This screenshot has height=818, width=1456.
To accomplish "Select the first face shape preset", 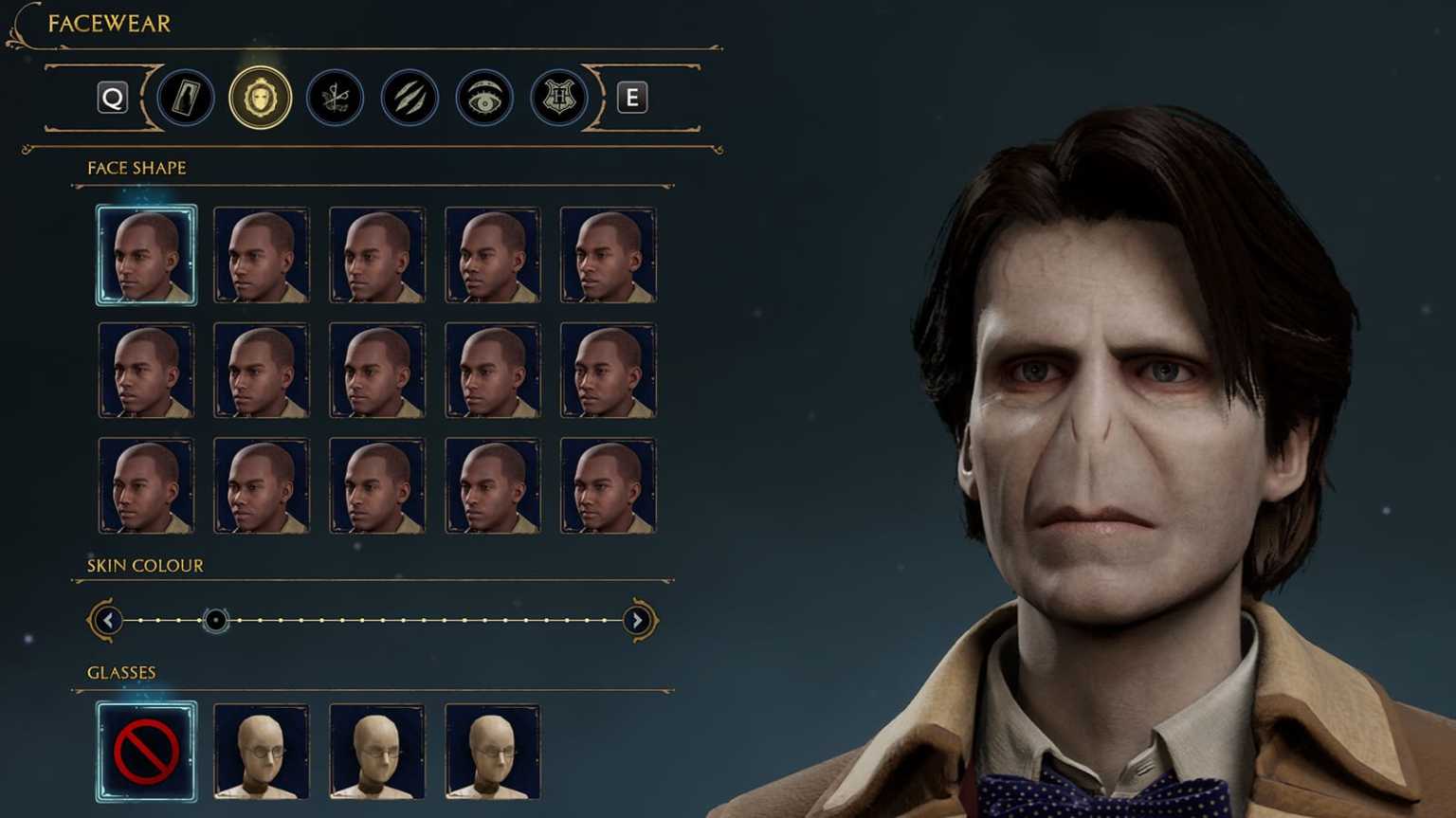I will pyautogui.click(x=146, y=253).
